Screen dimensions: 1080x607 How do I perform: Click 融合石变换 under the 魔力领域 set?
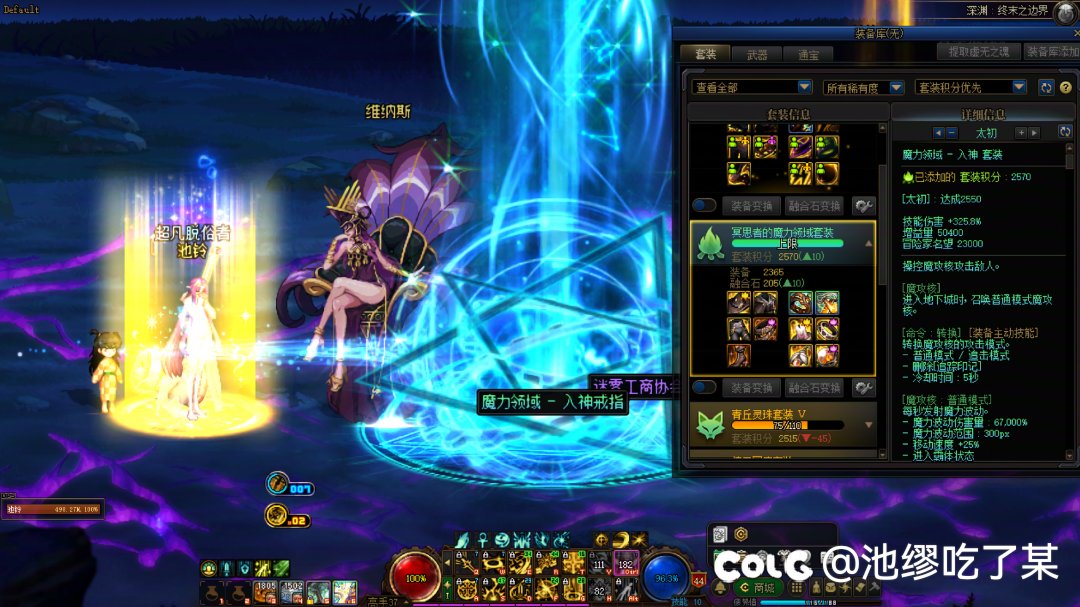click(814, 387)
